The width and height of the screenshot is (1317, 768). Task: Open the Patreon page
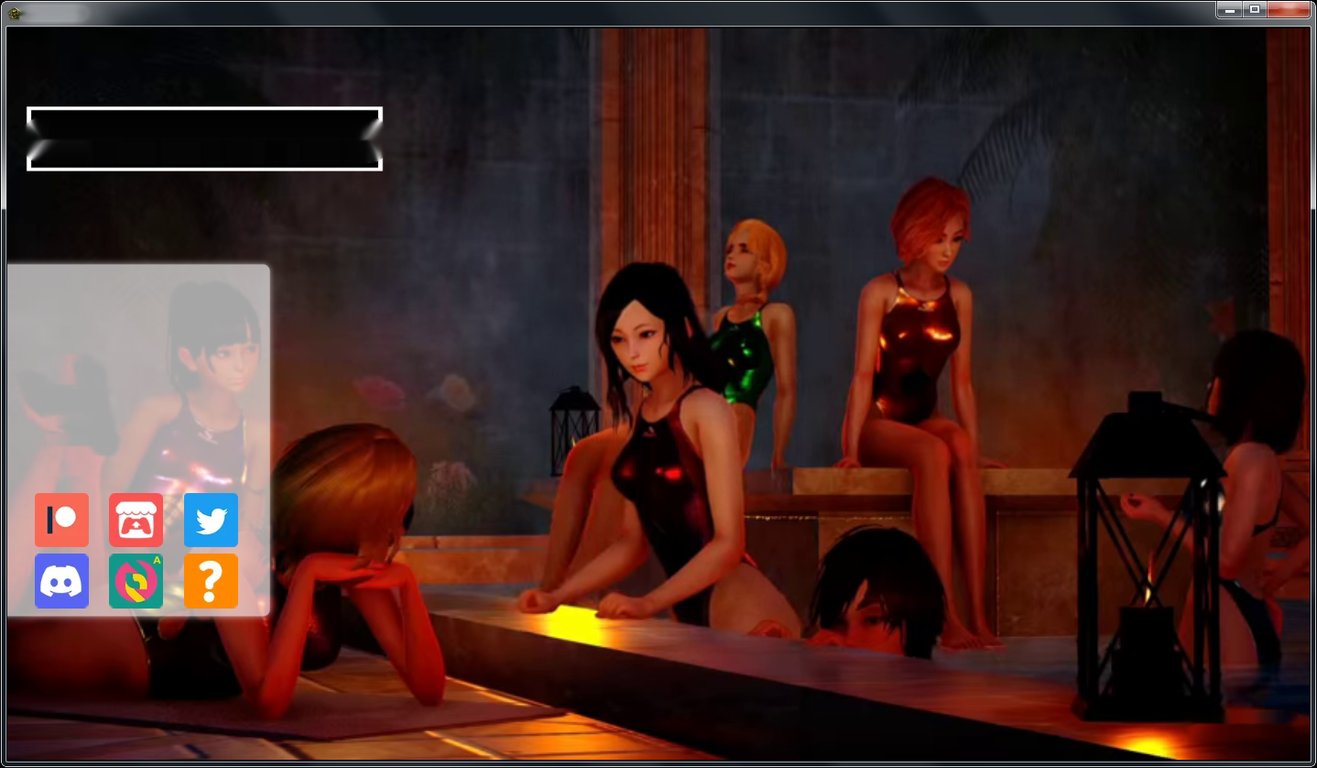[61, 520]
